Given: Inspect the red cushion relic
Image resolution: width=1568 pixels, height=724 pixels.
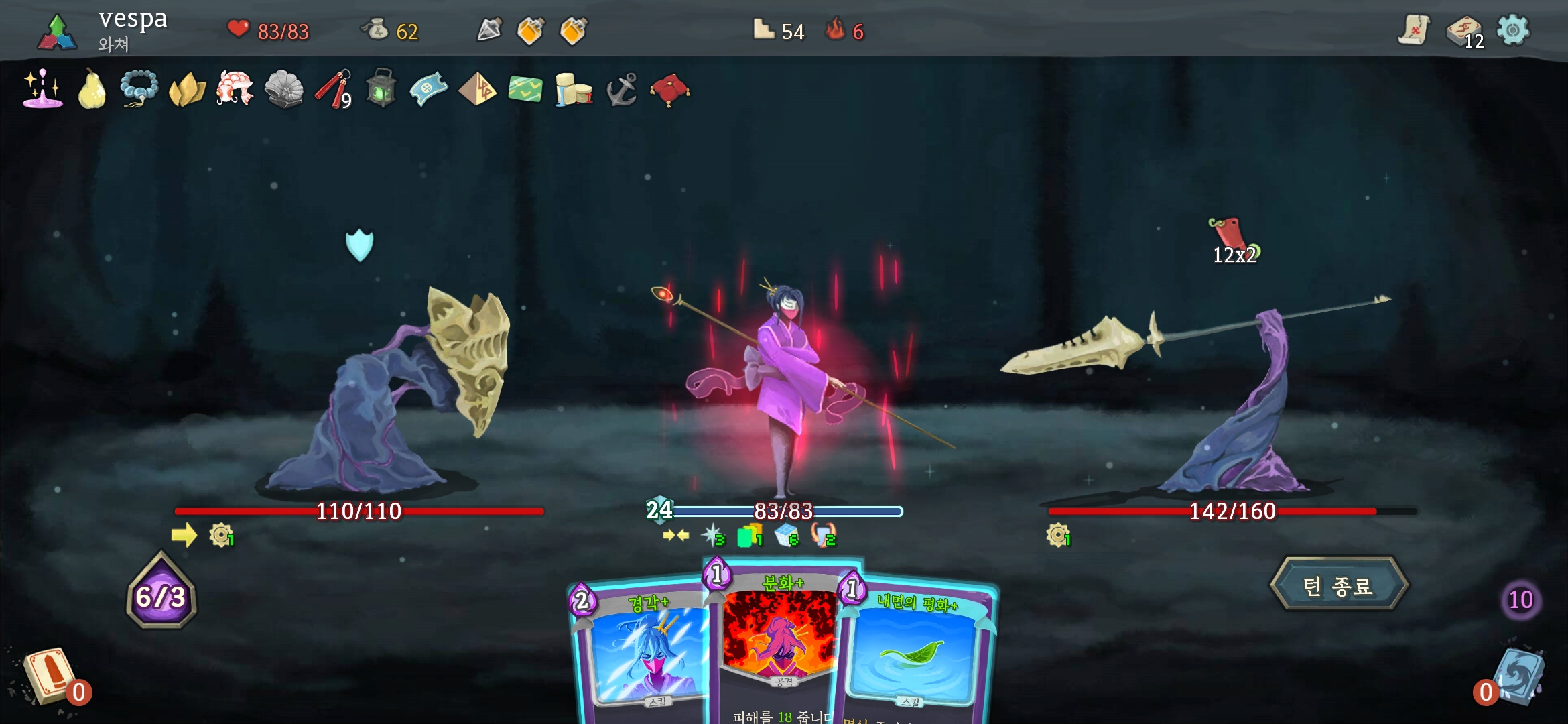Looking at the screenshot, I should [x=669, y=90].
